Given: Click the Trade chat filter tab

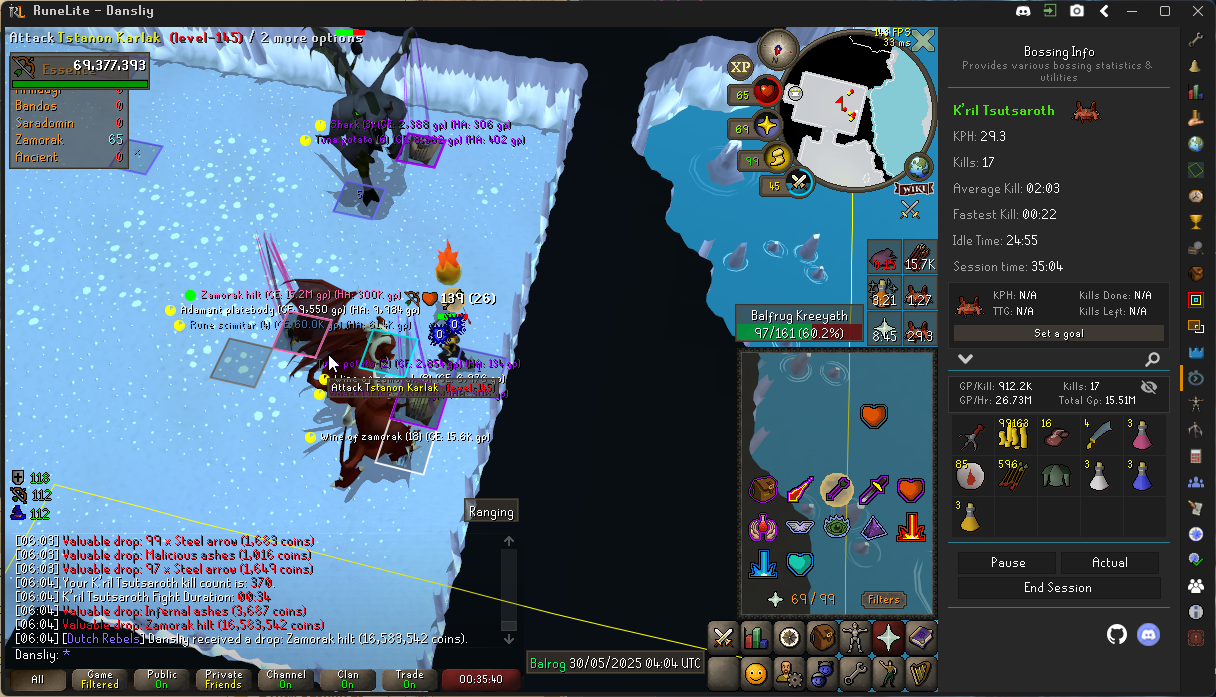Looking at the screenshot, I should pos(409,680).
